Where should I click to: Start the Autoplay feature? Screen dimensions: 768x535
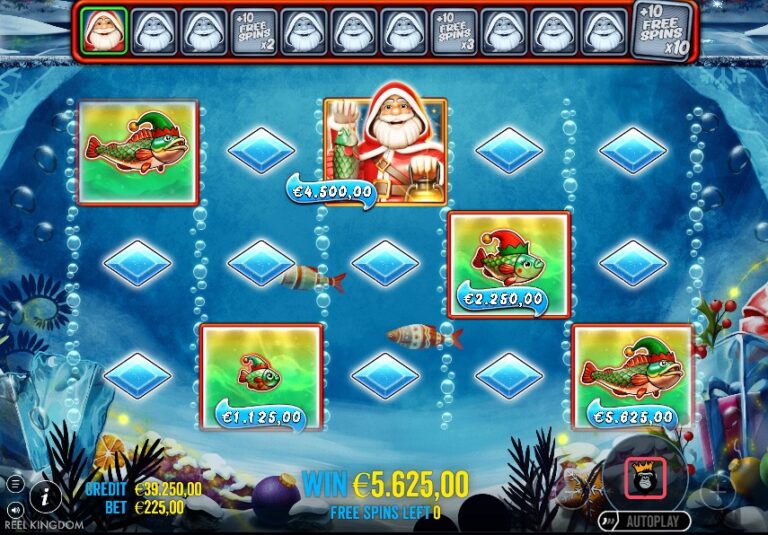click(646, 521)
